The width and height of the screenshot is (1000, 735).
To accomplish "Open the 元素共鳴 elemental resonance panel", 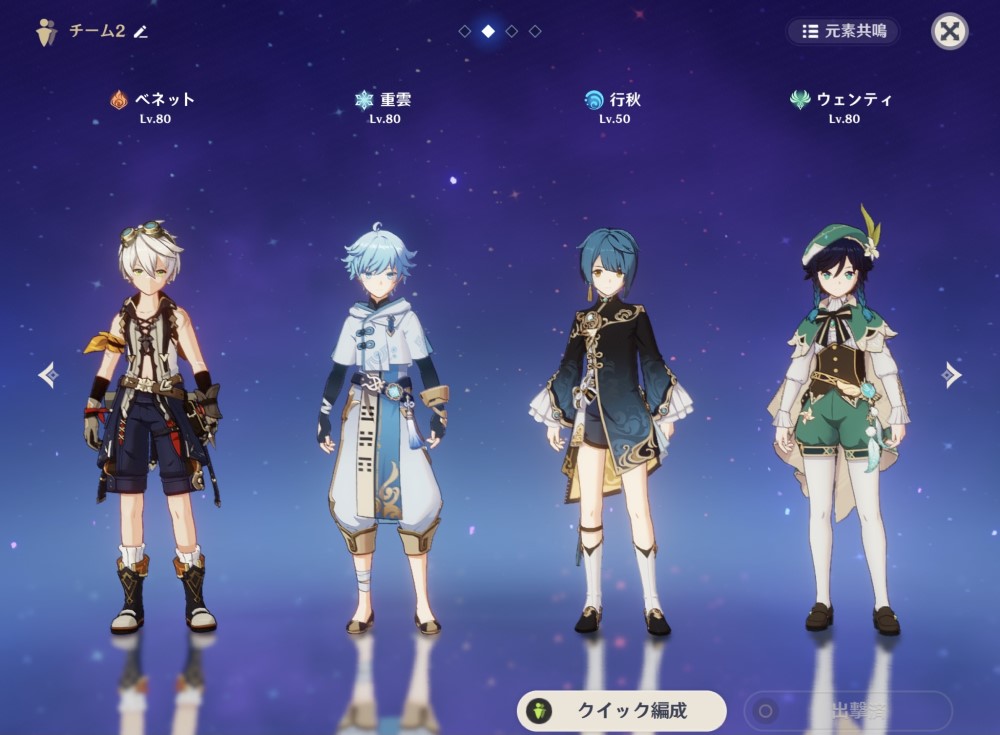I will click(843, 31).
